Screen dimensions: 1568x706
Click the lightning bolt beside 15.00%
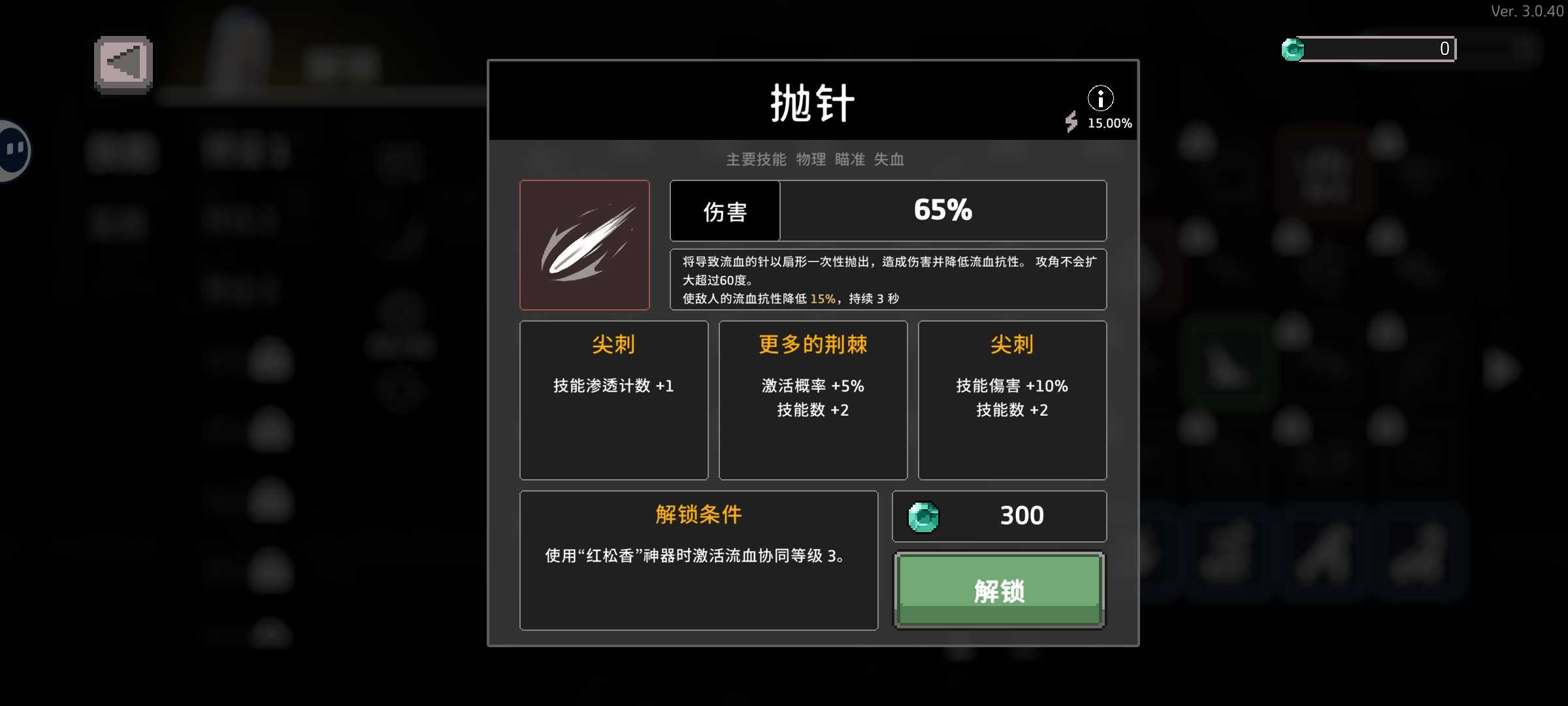click(1072, 122)
